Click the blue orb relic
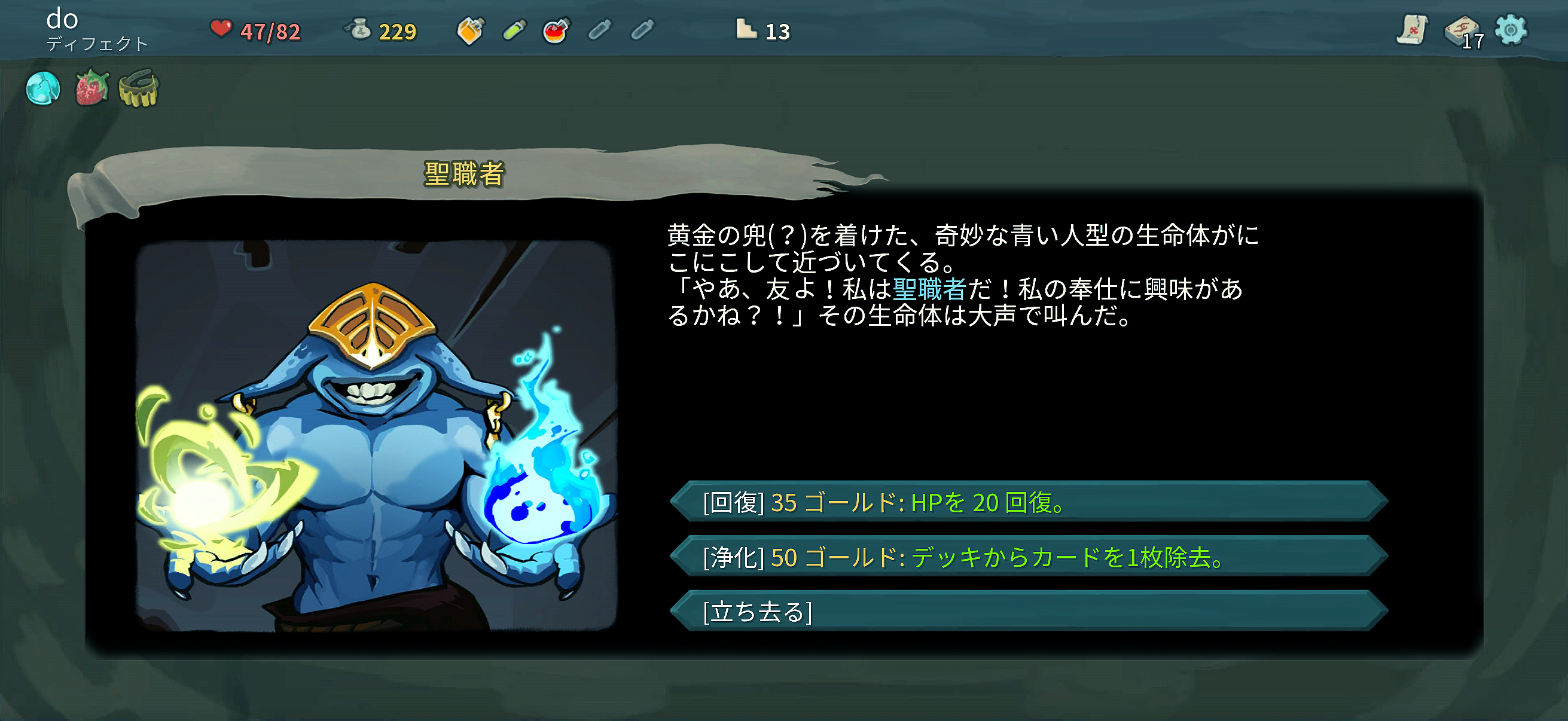Image resolution: width=1568 pixels, height=721 pixels. tap(43, 88)
